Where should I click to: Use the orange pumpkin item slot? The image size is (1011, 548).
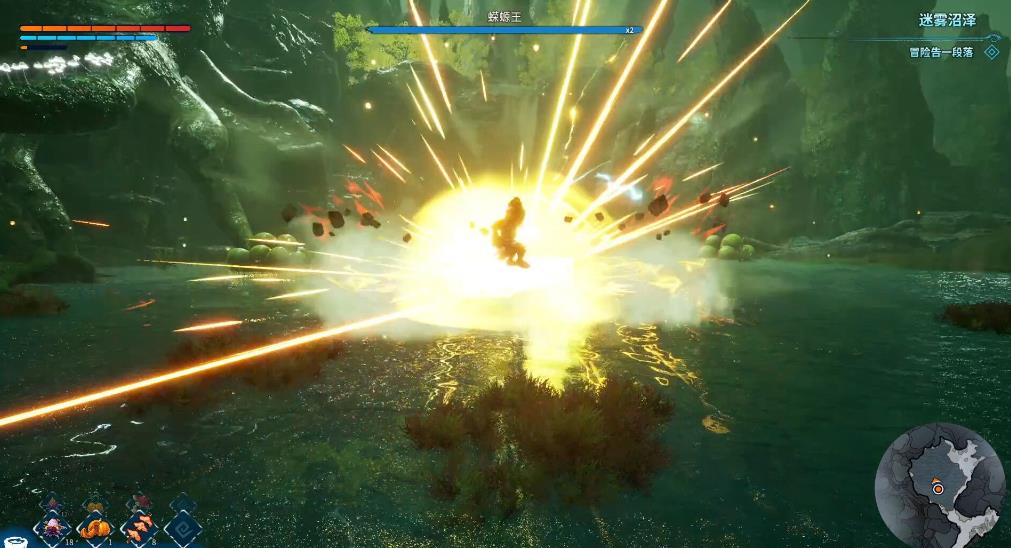[x=96, y=527]
